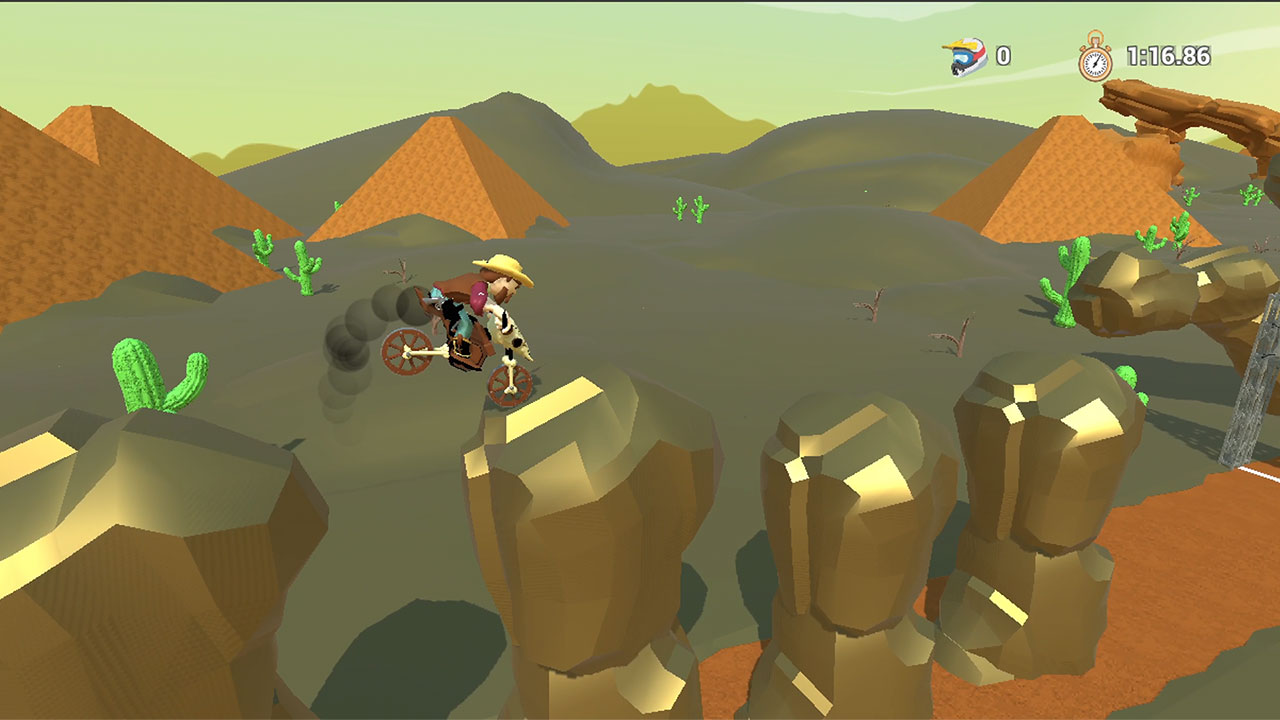
Task: Click the race timer reading 1:16.86
Action: pos(1168,58)
